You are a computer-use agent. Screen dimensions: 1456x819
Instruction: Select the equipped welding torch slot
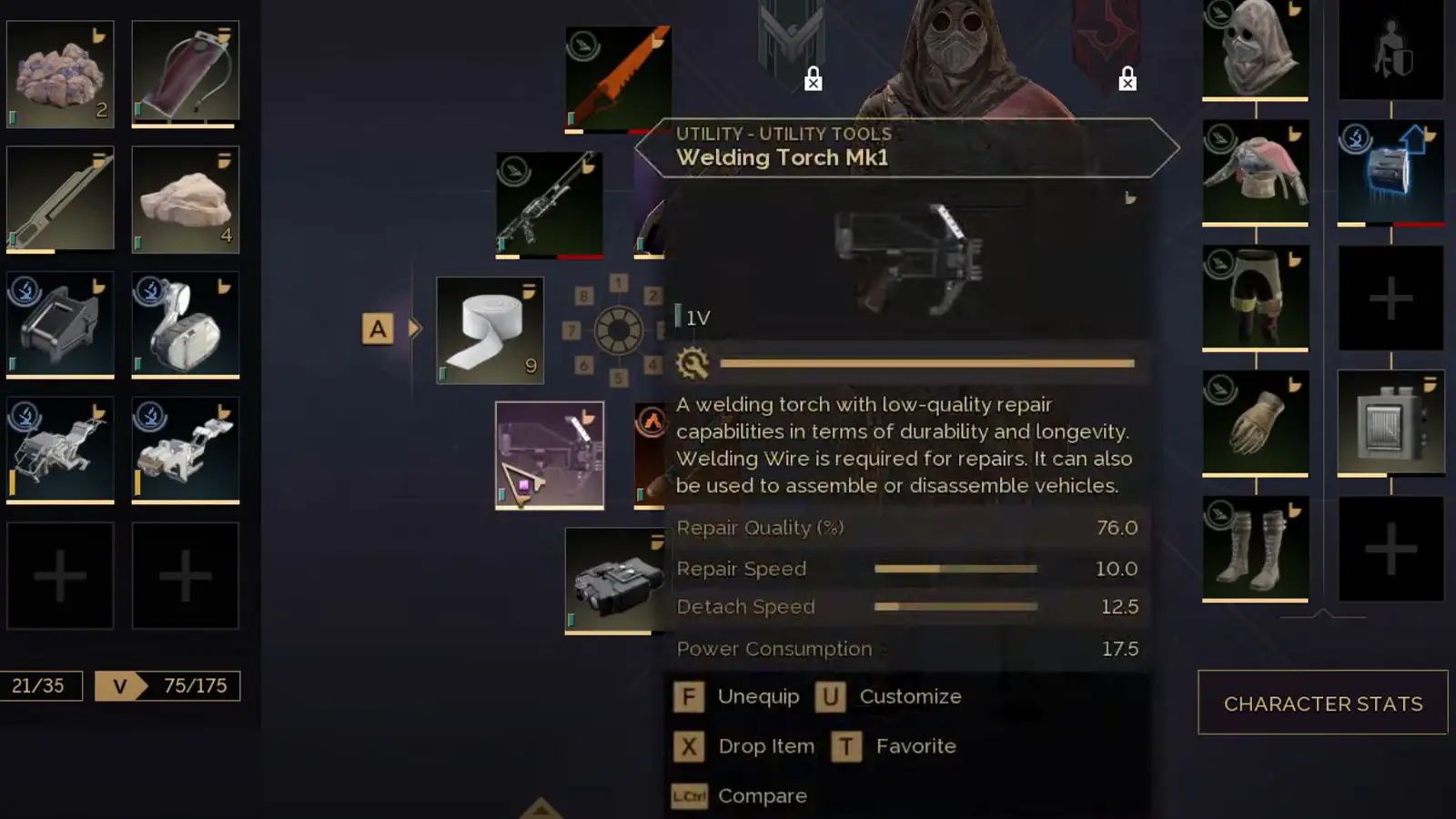[549, 455]
